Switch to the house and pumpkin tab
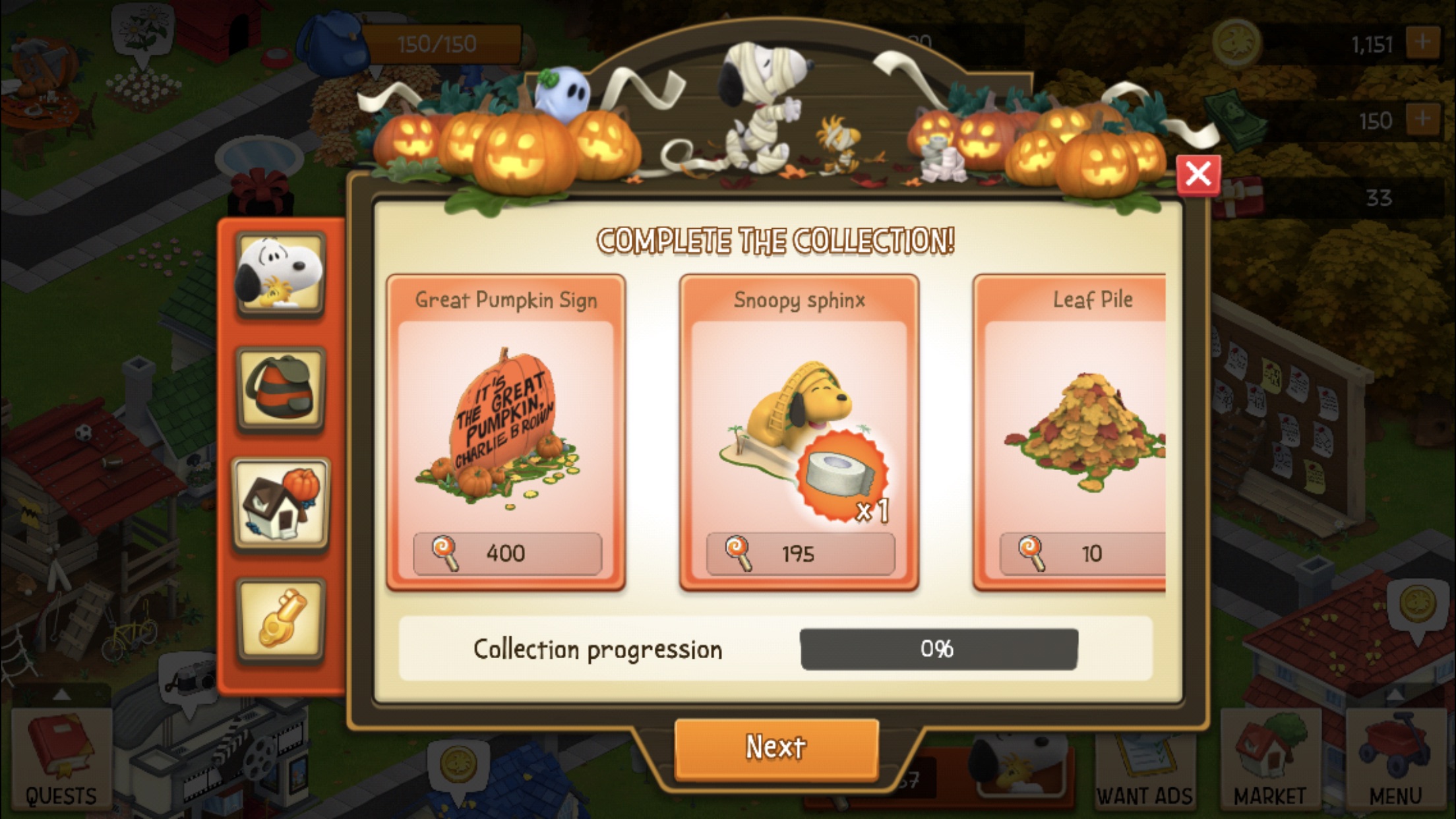Screen dimensions: 1456x819 point(281,504)
